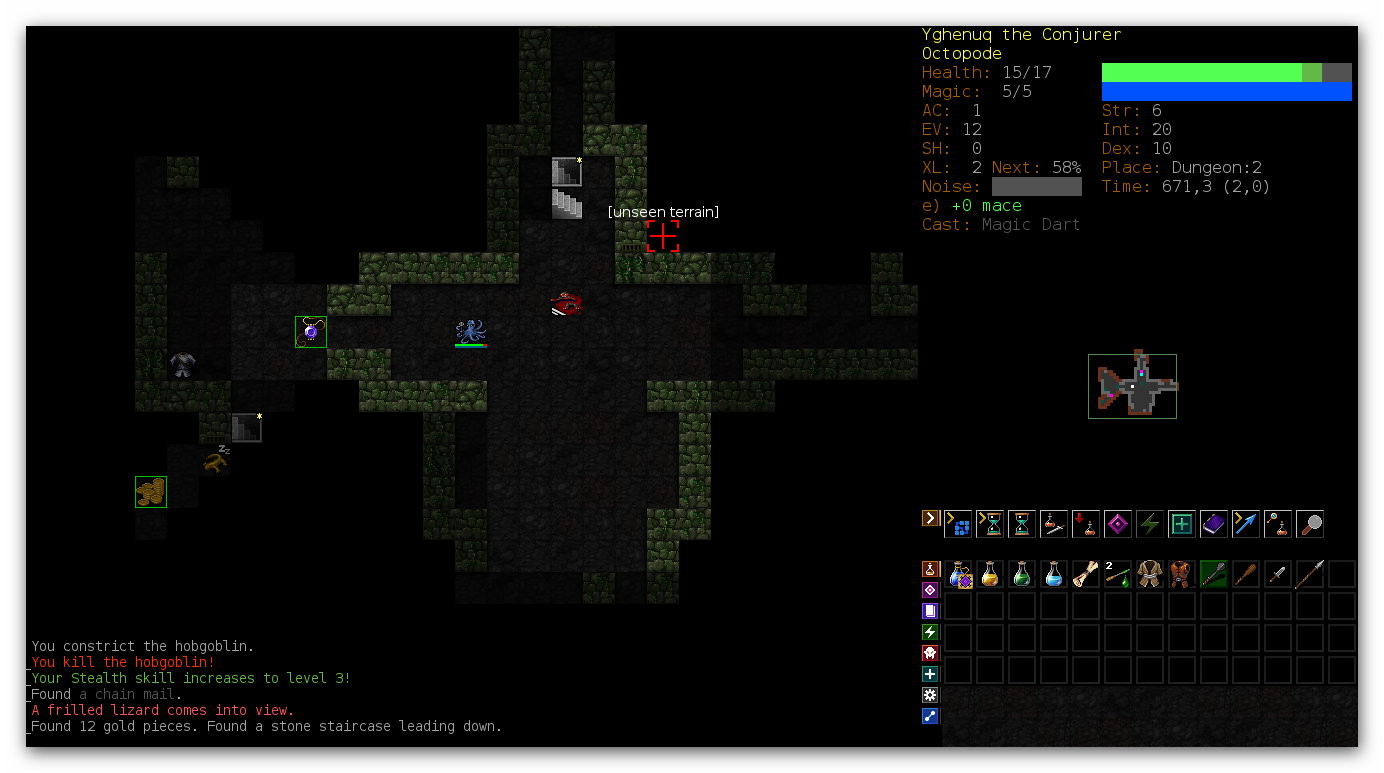Switch to the potion-icon inventory tab
1384x773 pixels.
930,569
